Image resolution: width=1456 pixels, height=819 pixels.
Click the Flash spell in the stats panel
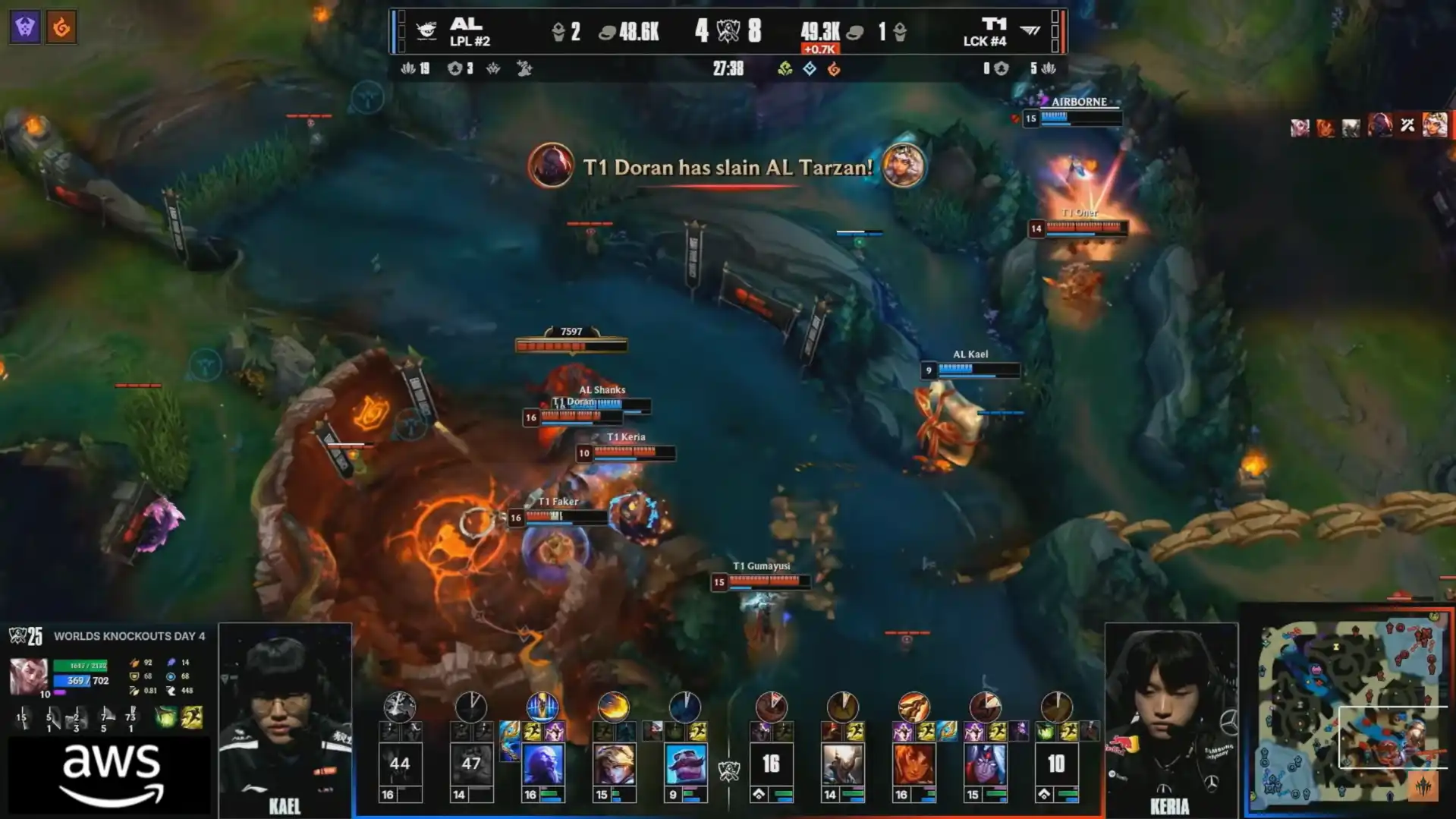(x=192, y=717)
